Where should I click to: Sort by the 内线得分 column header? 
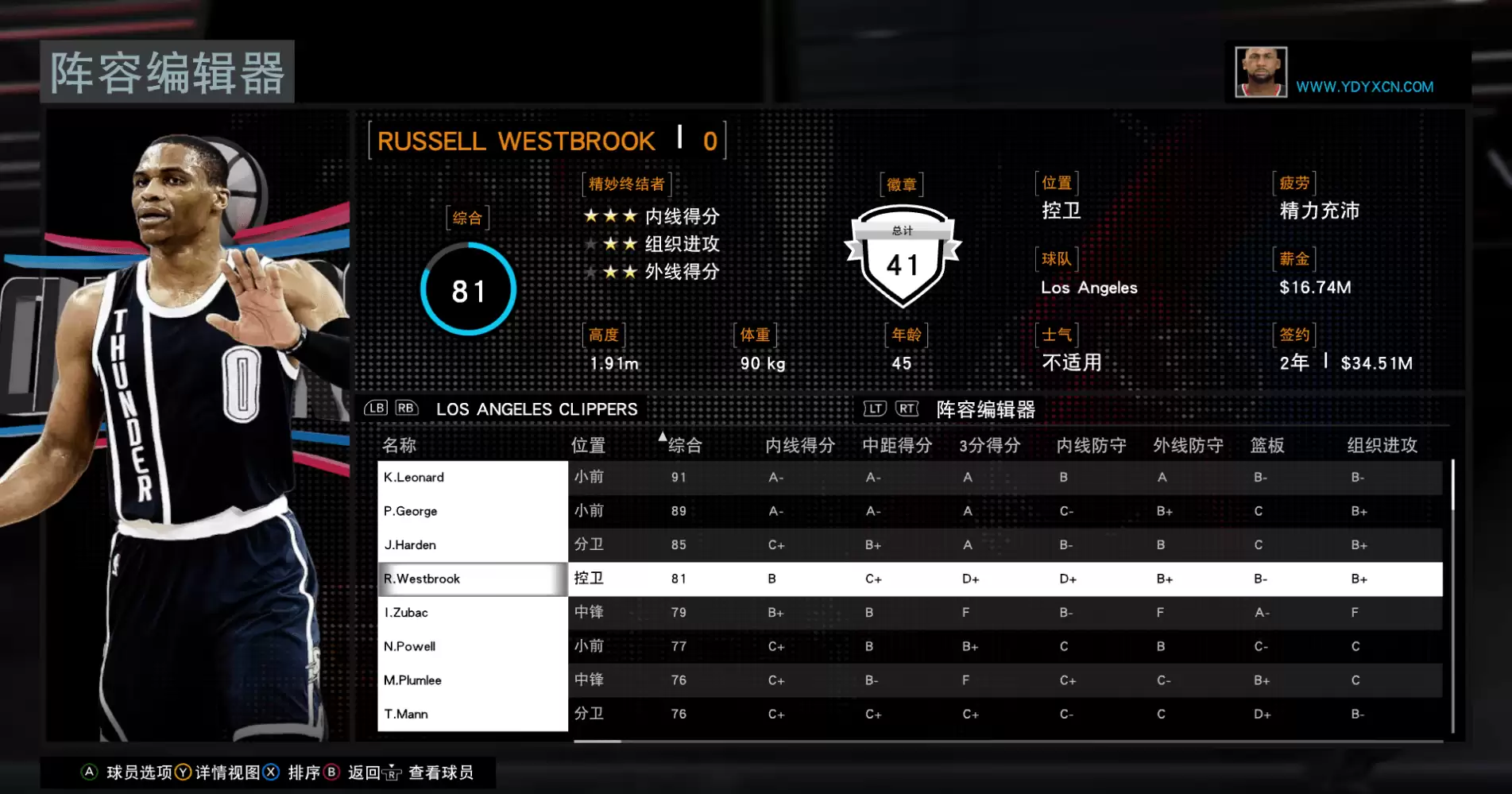click(x=799, y=445)
